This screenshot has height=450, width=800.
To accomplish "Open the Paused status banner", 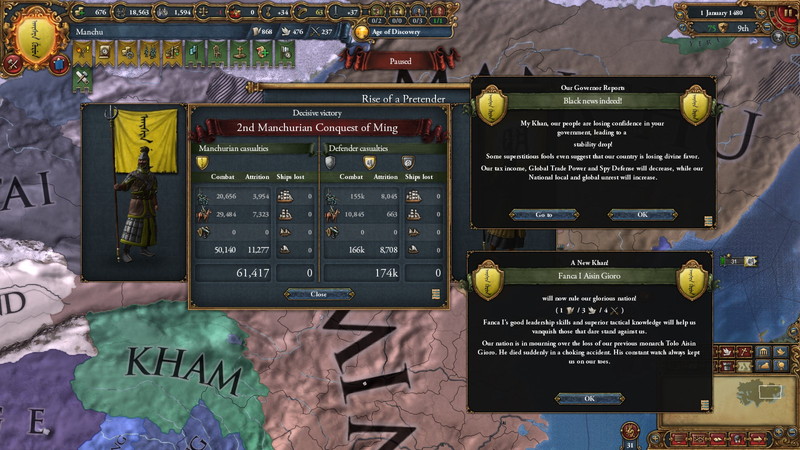I will point(399,60).
